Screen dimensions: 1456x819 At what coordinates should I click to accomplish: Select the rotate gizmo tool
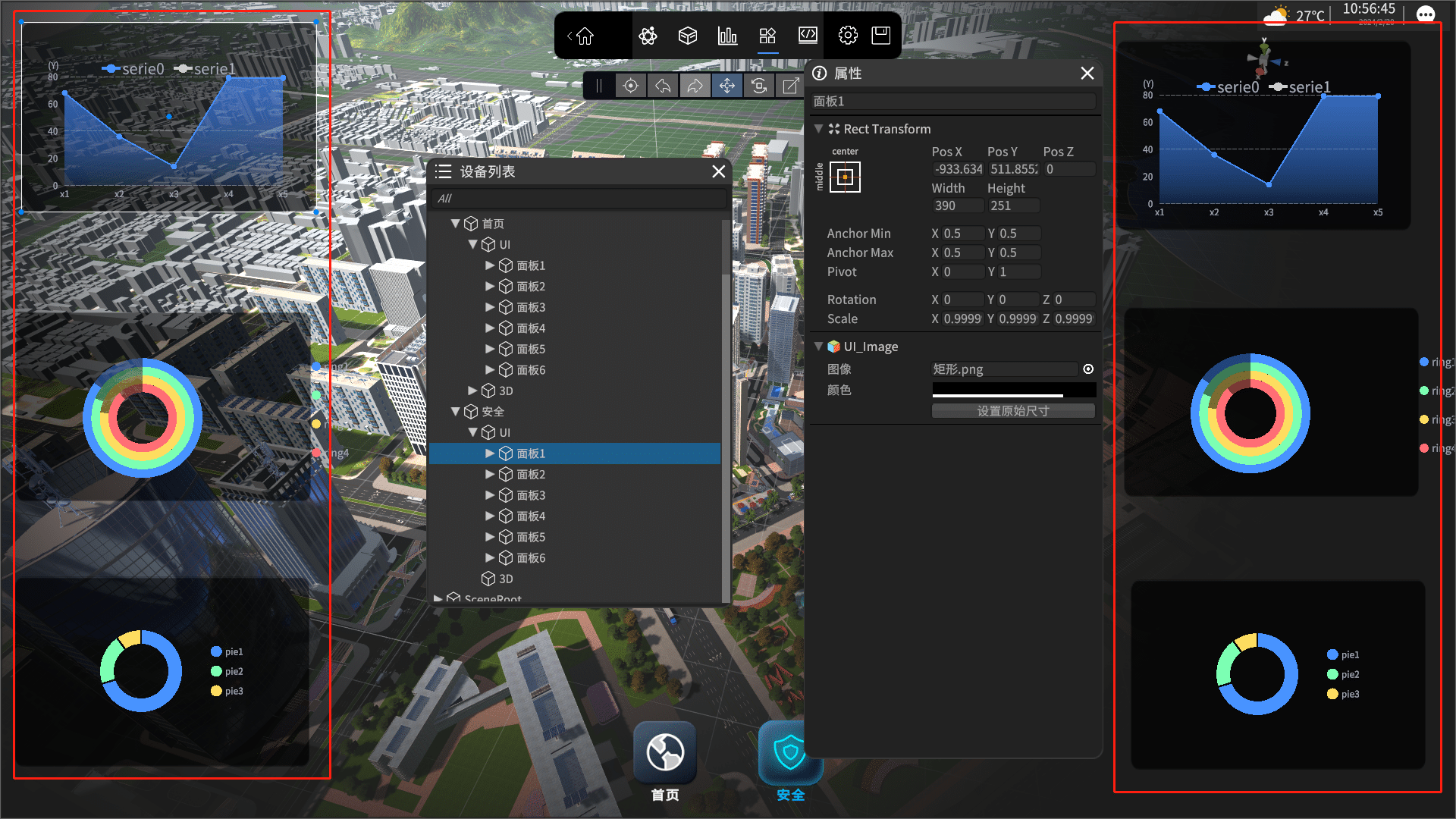(x=759, y=86)
